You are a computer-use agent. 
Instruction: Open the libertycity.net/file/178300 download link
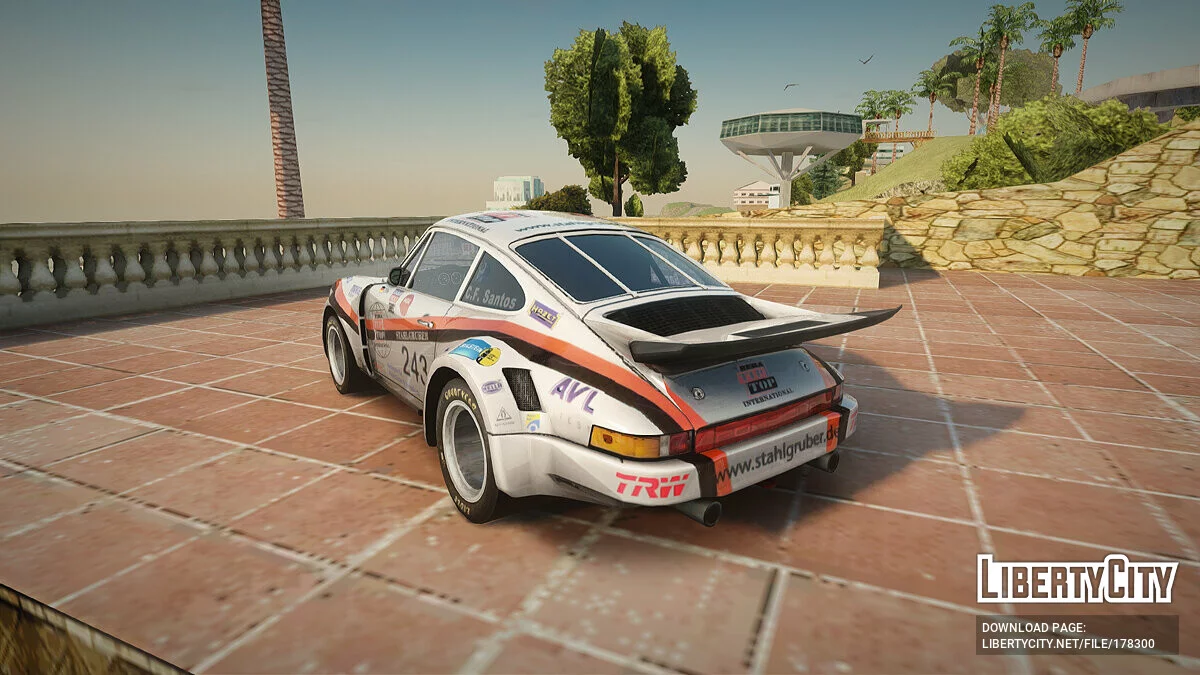click(x=1067, y=644)
